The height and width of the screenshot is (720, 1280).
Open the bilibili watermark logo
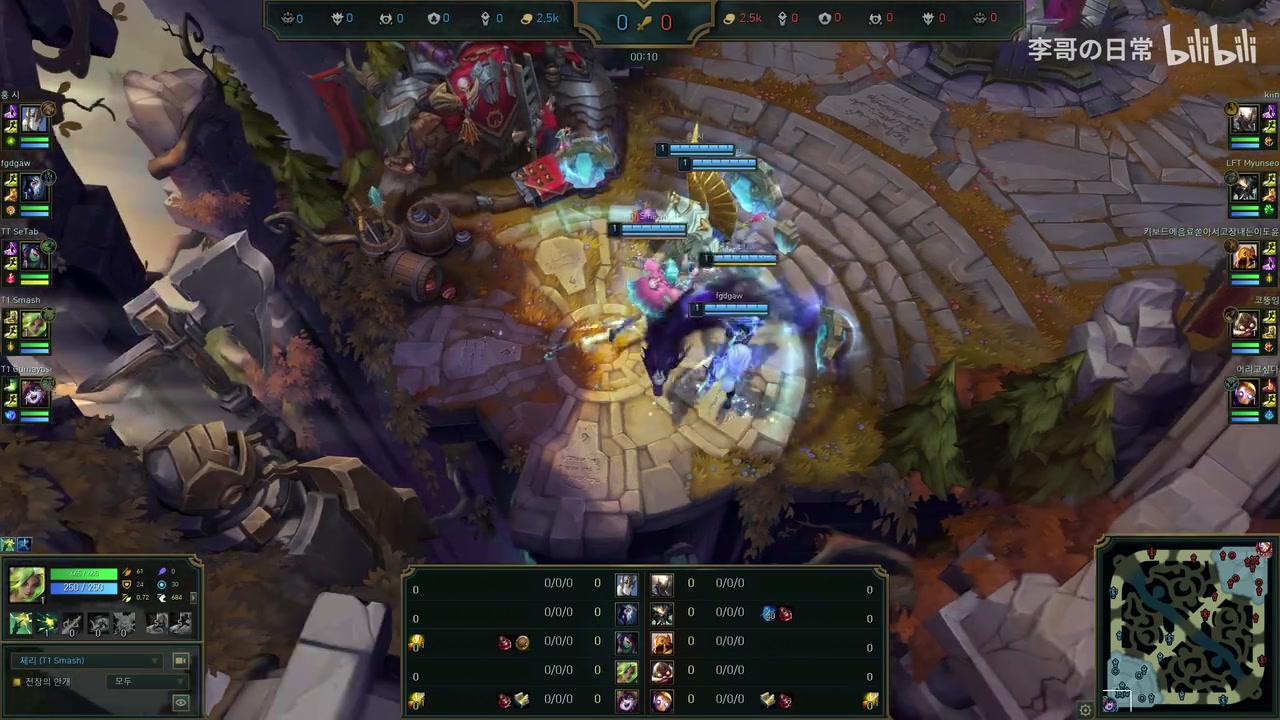click(x=1210, y=47)
